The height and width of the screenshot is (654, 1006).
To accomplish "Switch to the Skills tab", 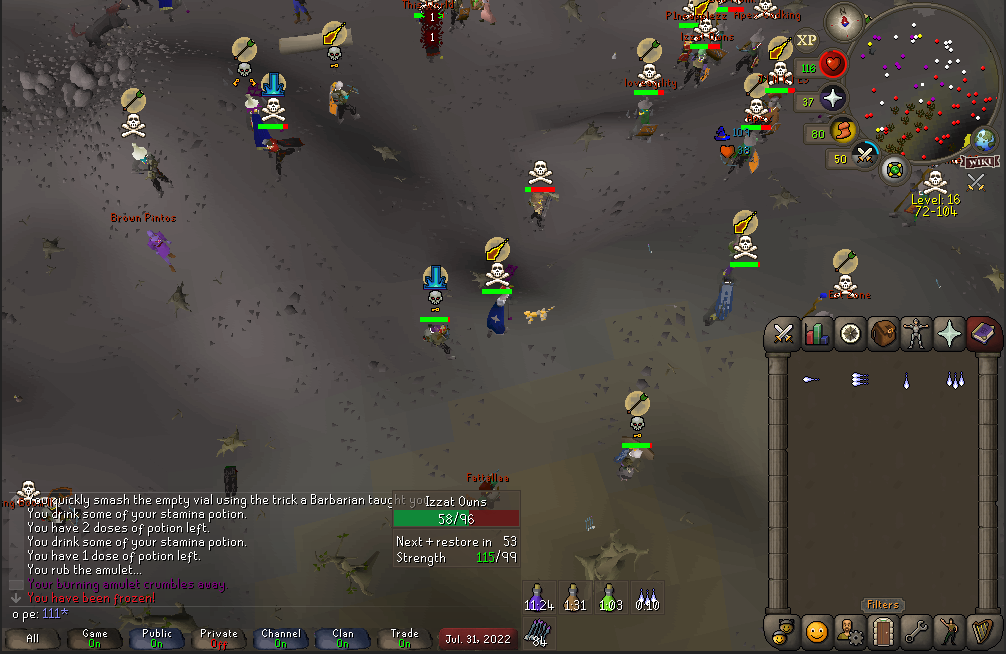I will pos(817,334).
